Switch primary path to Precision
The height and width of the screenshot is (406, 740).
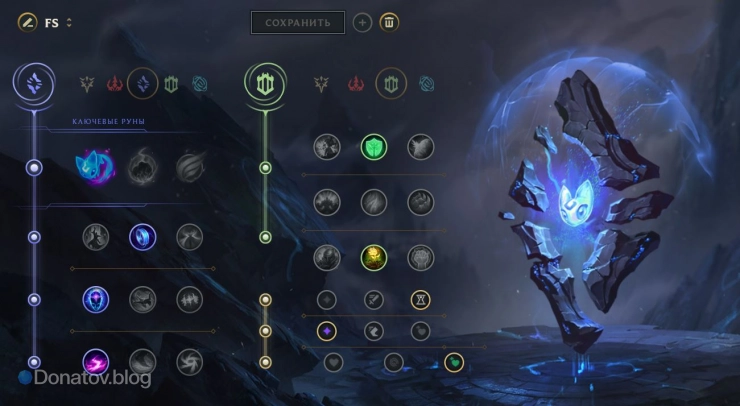tap(87, 85)
